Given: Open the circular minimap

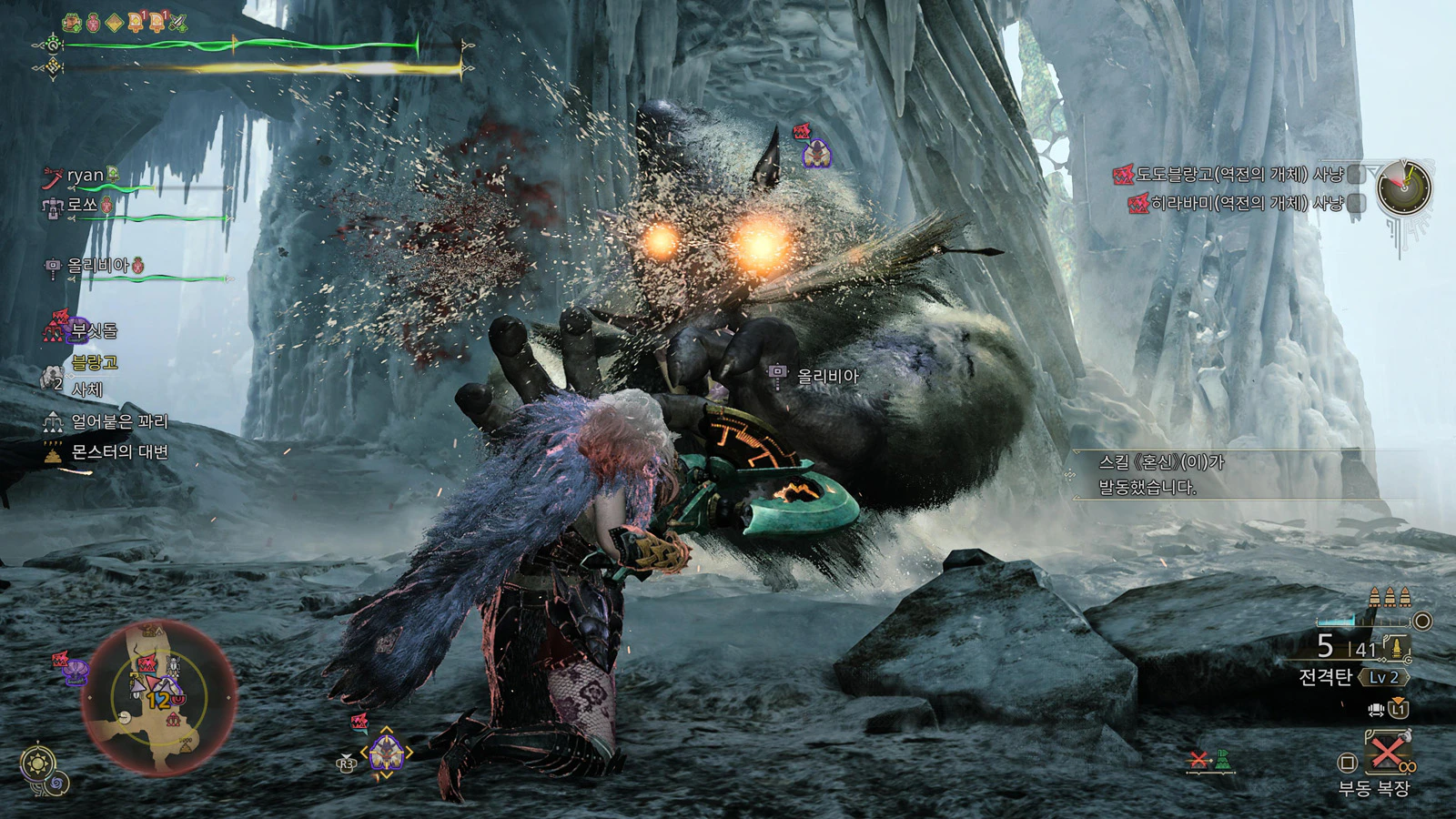Looking at the screenshot, I should click(x=159, y=697).
